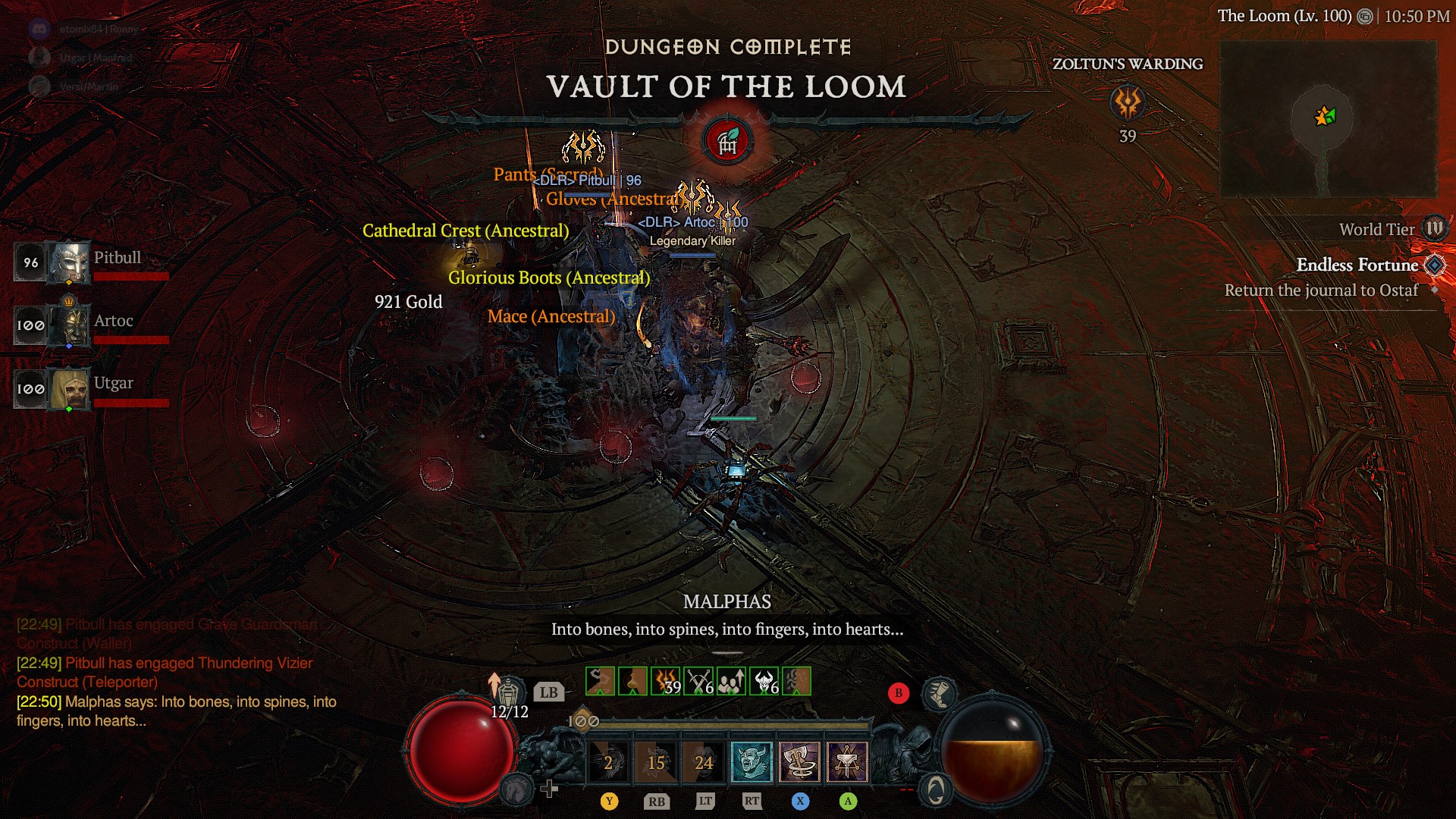
Task: Open the chat log message area
Action: (174, 673)
